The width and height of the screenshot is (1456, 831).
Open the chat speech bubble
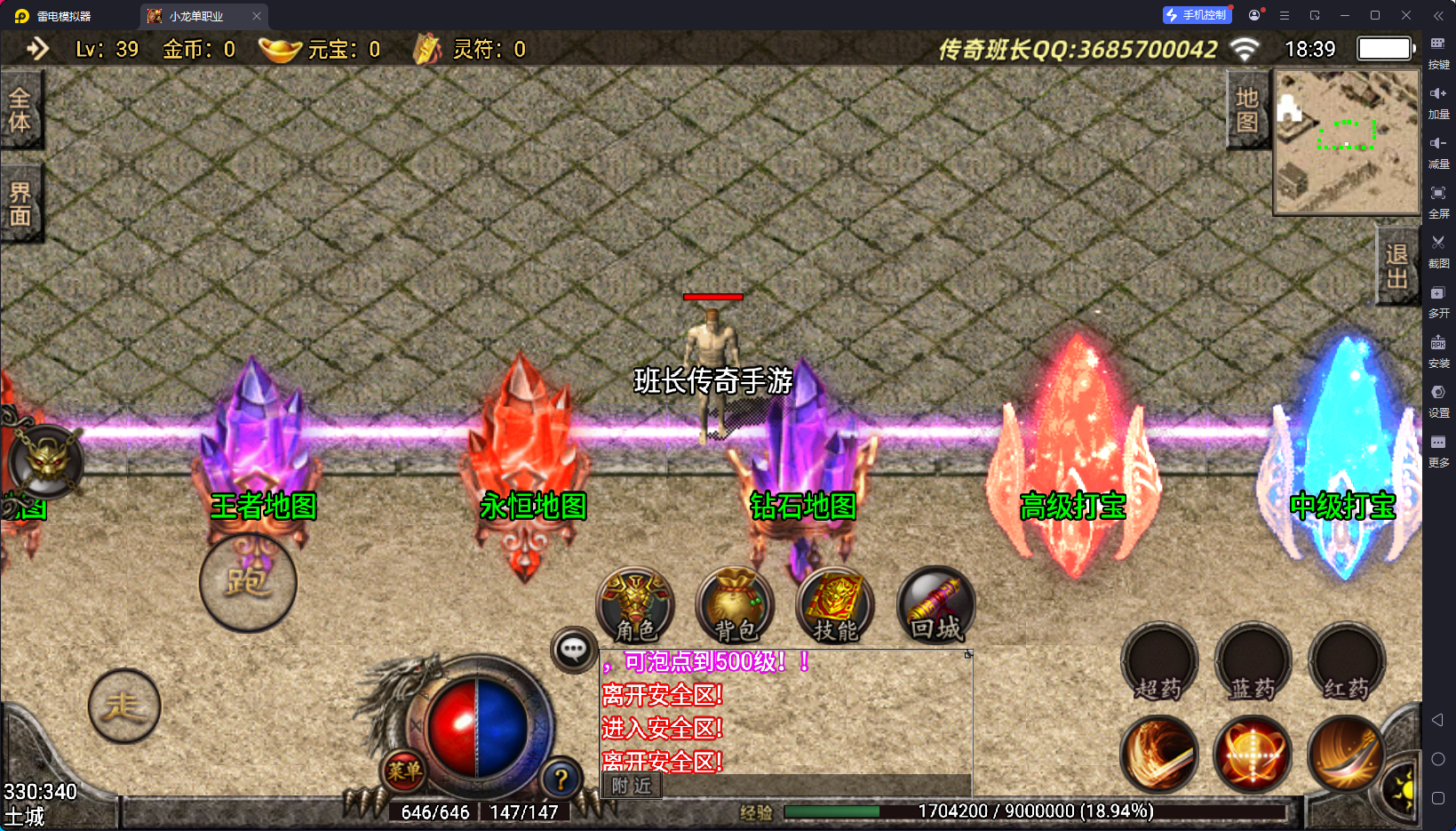tap(573, 650)
